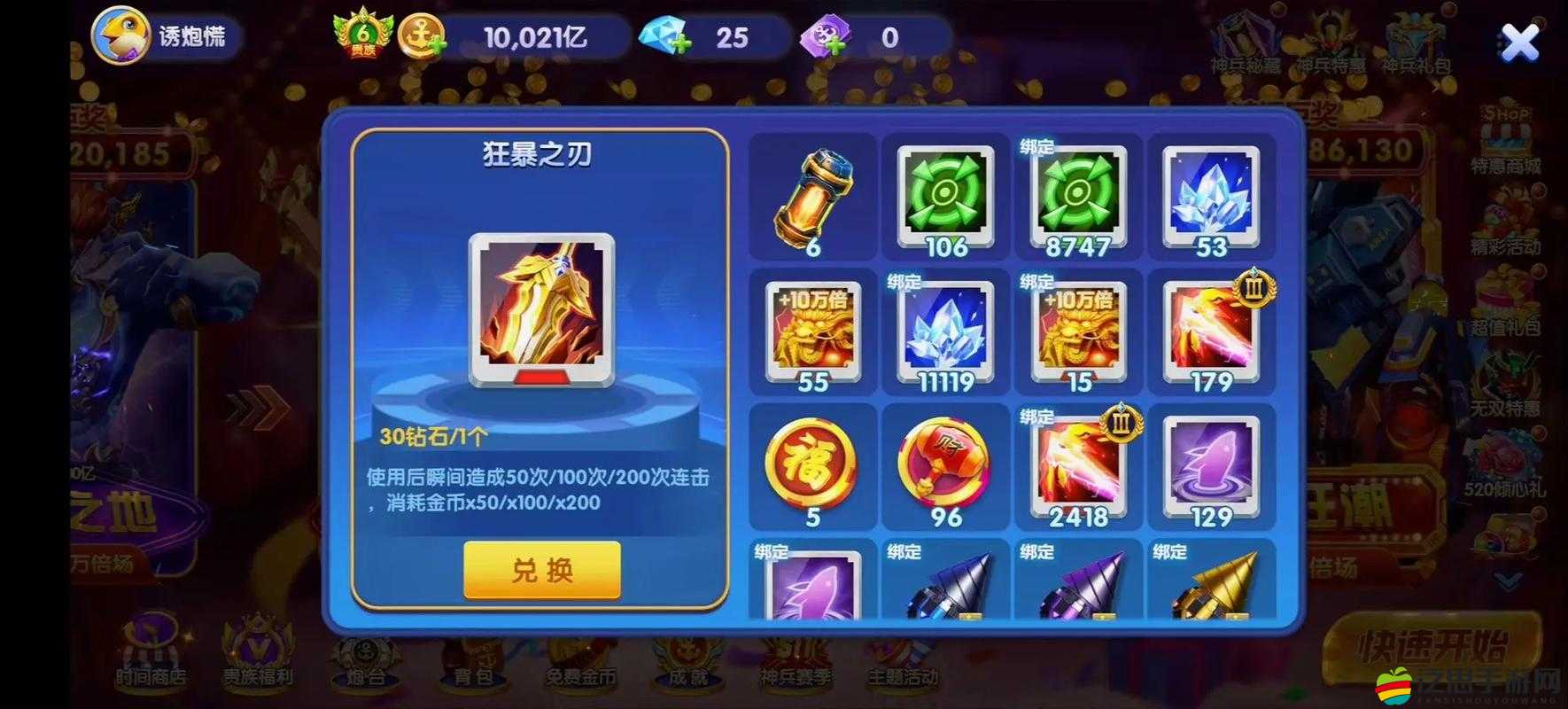The image size is (1568, 709).
Task: Switch to the 神兵礼包 tab
Action: (x=1417, y=40)
